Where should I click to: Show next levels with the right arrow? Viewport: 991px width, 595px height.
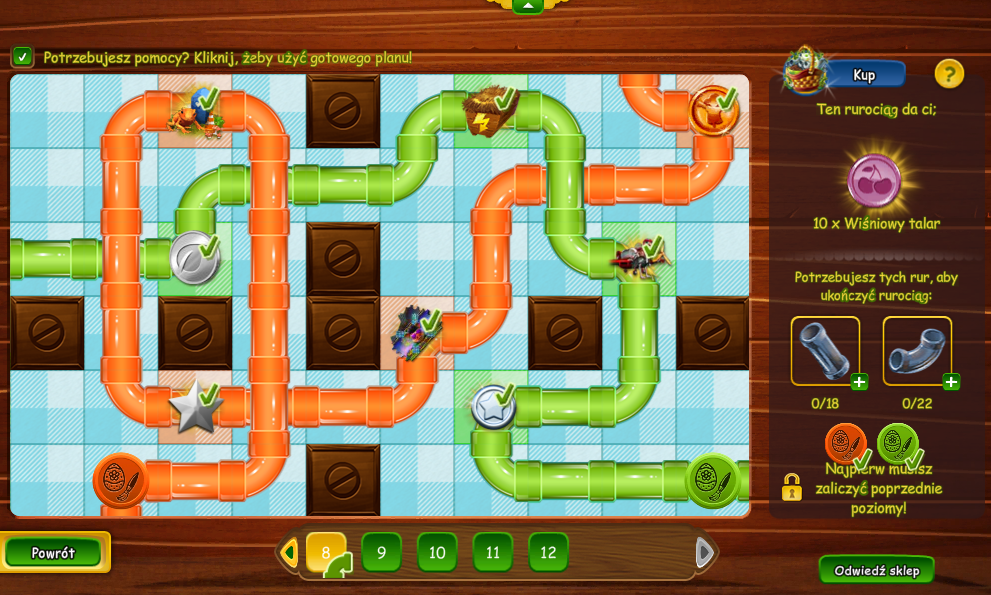coord(704,552)
